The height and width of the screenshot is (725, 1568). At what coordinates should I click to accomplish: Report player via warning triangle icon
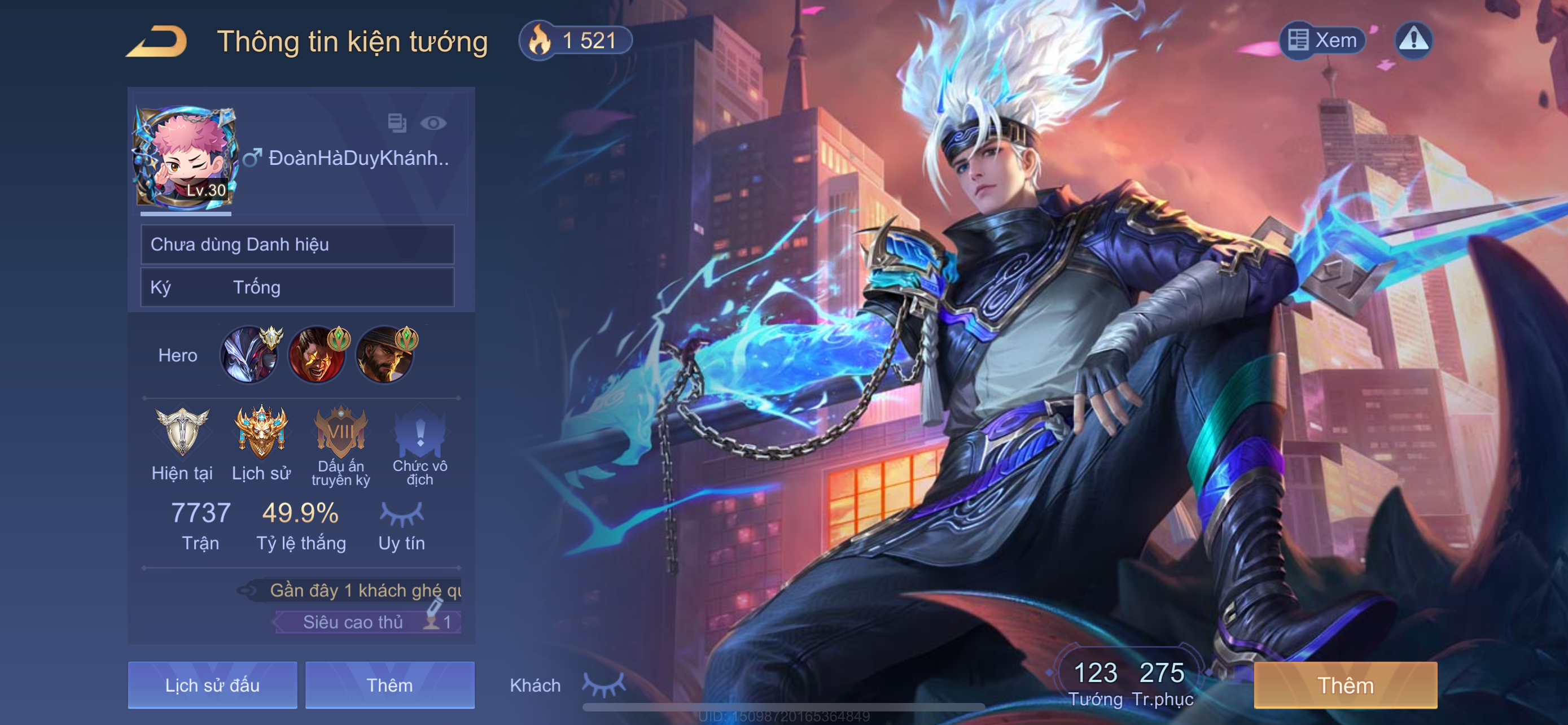pos(1413,40)
